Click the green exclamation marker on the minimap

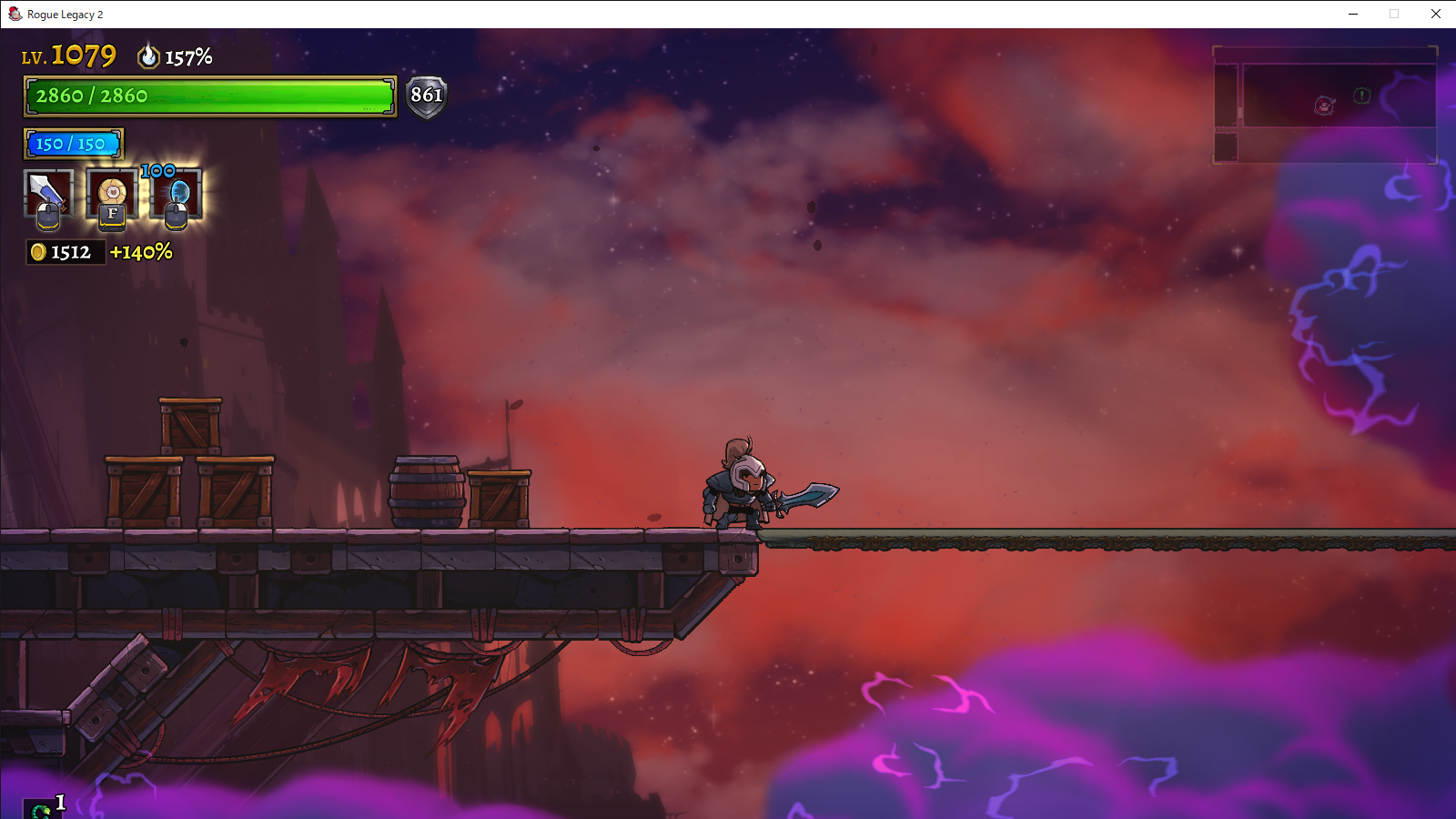(x=1361, y=96)
